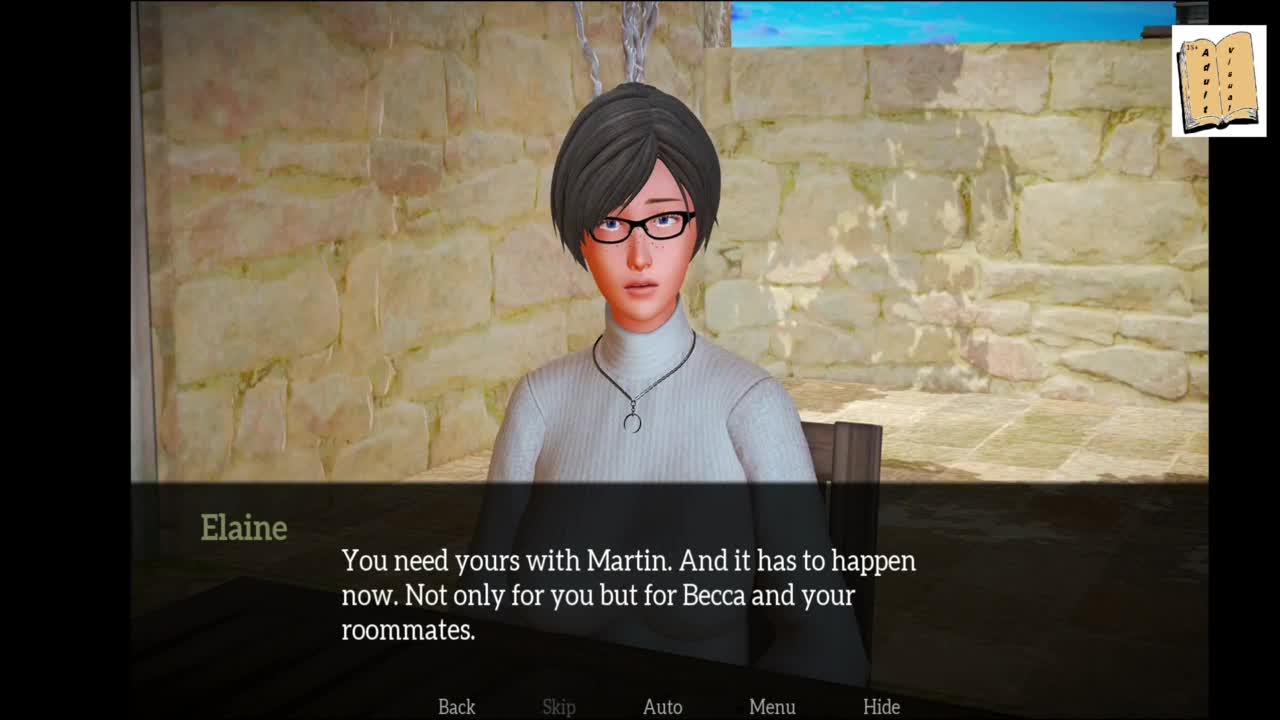
Task: Go back to the previous dialogue line
Action: [x=456, y=707]
